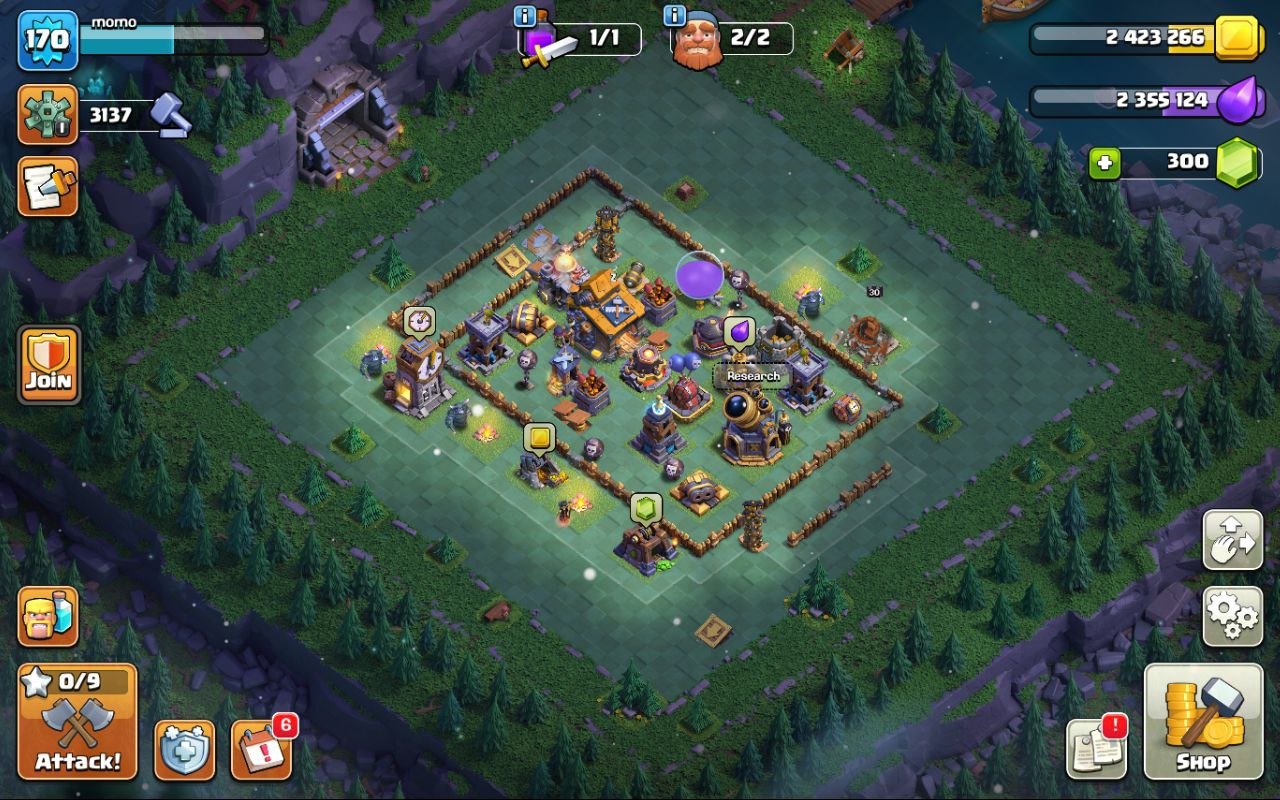Open the Trader barbarian potion icon
The width and height of the screenshot is (1280, 800).
[47, 617]
